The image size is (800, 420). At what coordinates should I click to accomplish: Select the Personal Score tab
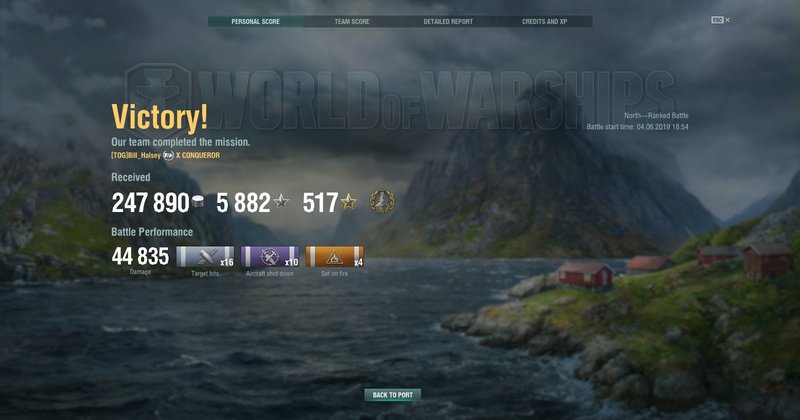coord(255,21)
